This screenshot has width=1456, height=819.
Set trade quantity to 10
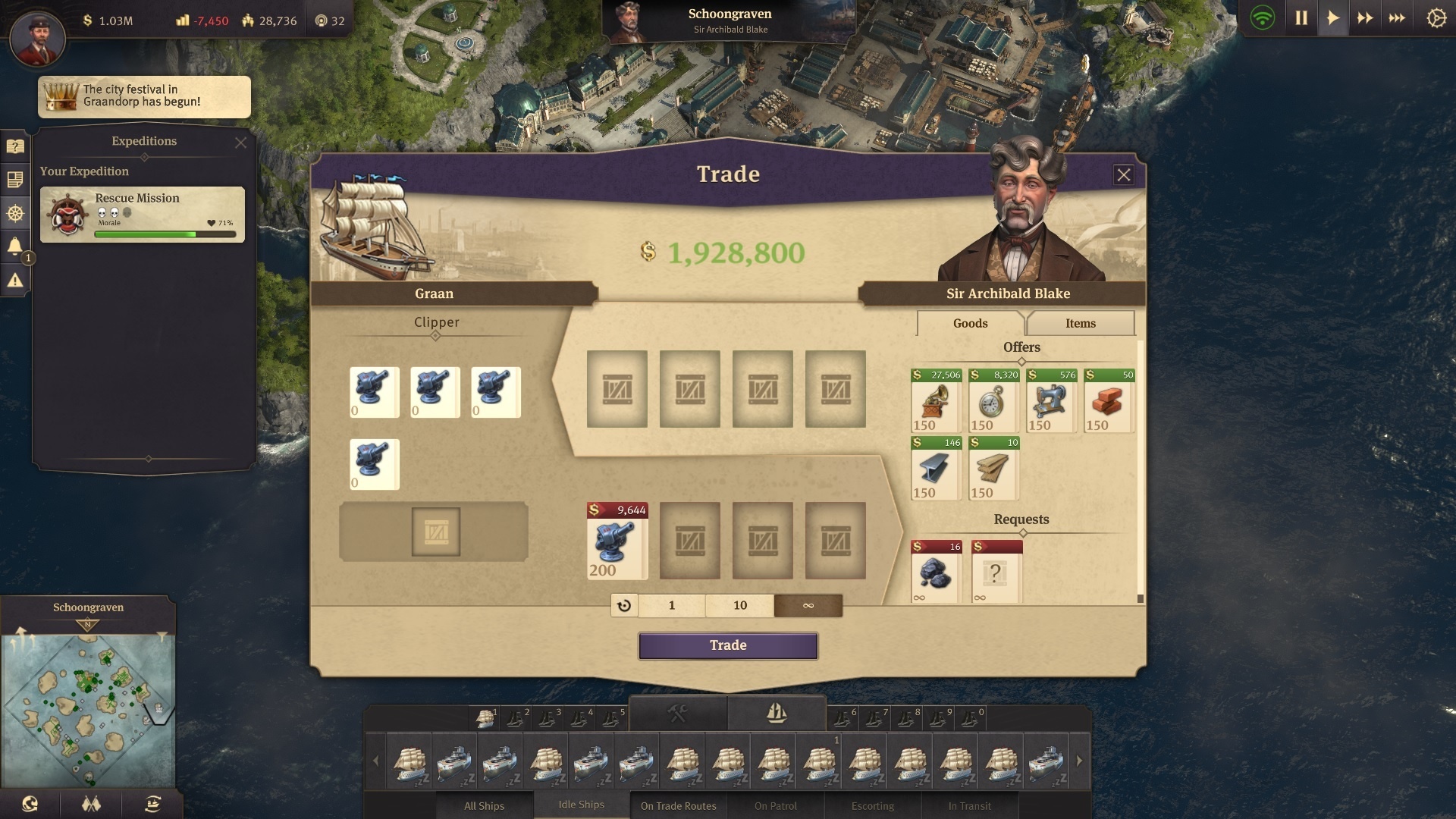click(740, 605)
